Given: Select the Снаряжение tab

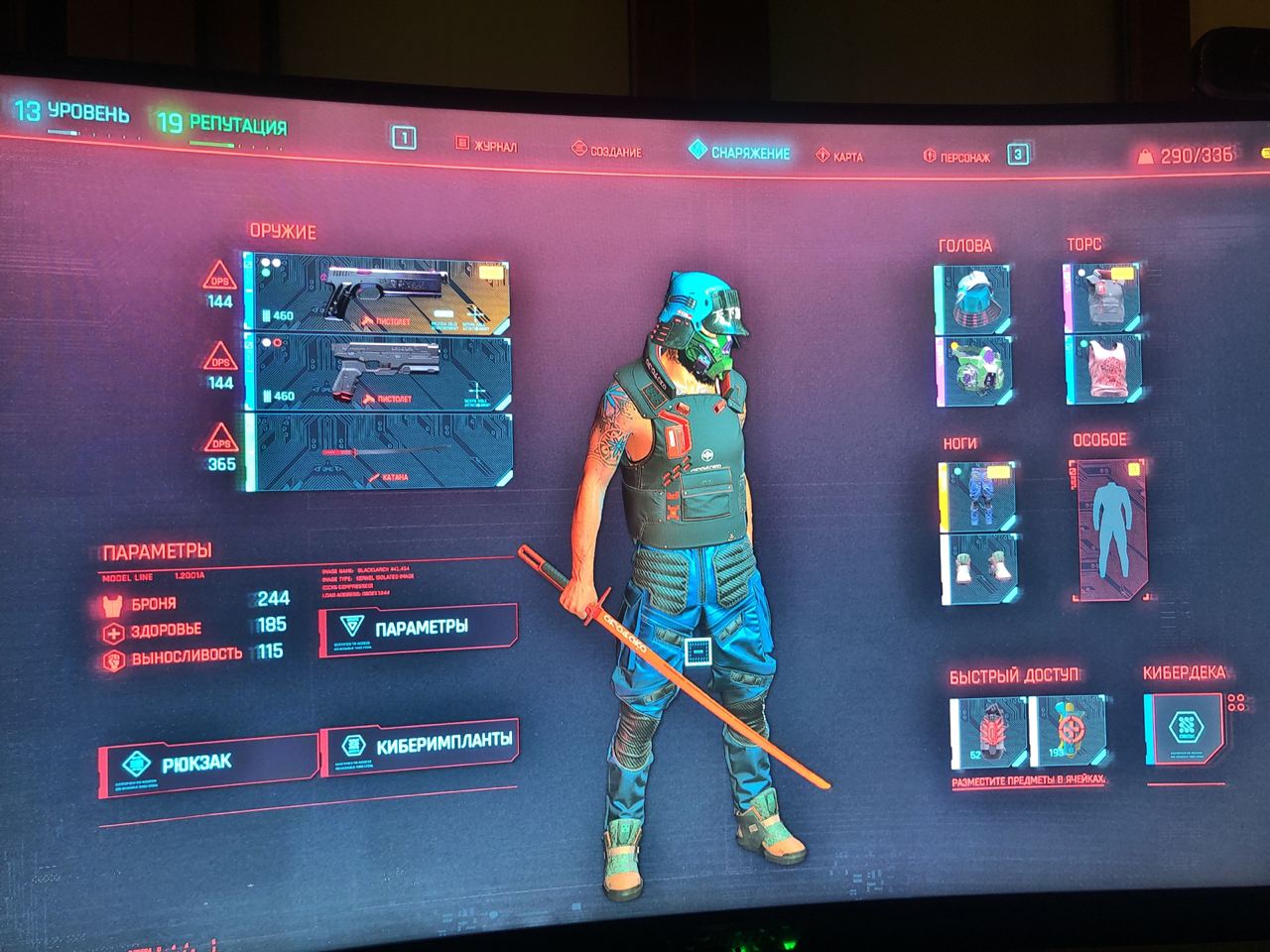Looking at the screenshot, I should pos(740,154).
